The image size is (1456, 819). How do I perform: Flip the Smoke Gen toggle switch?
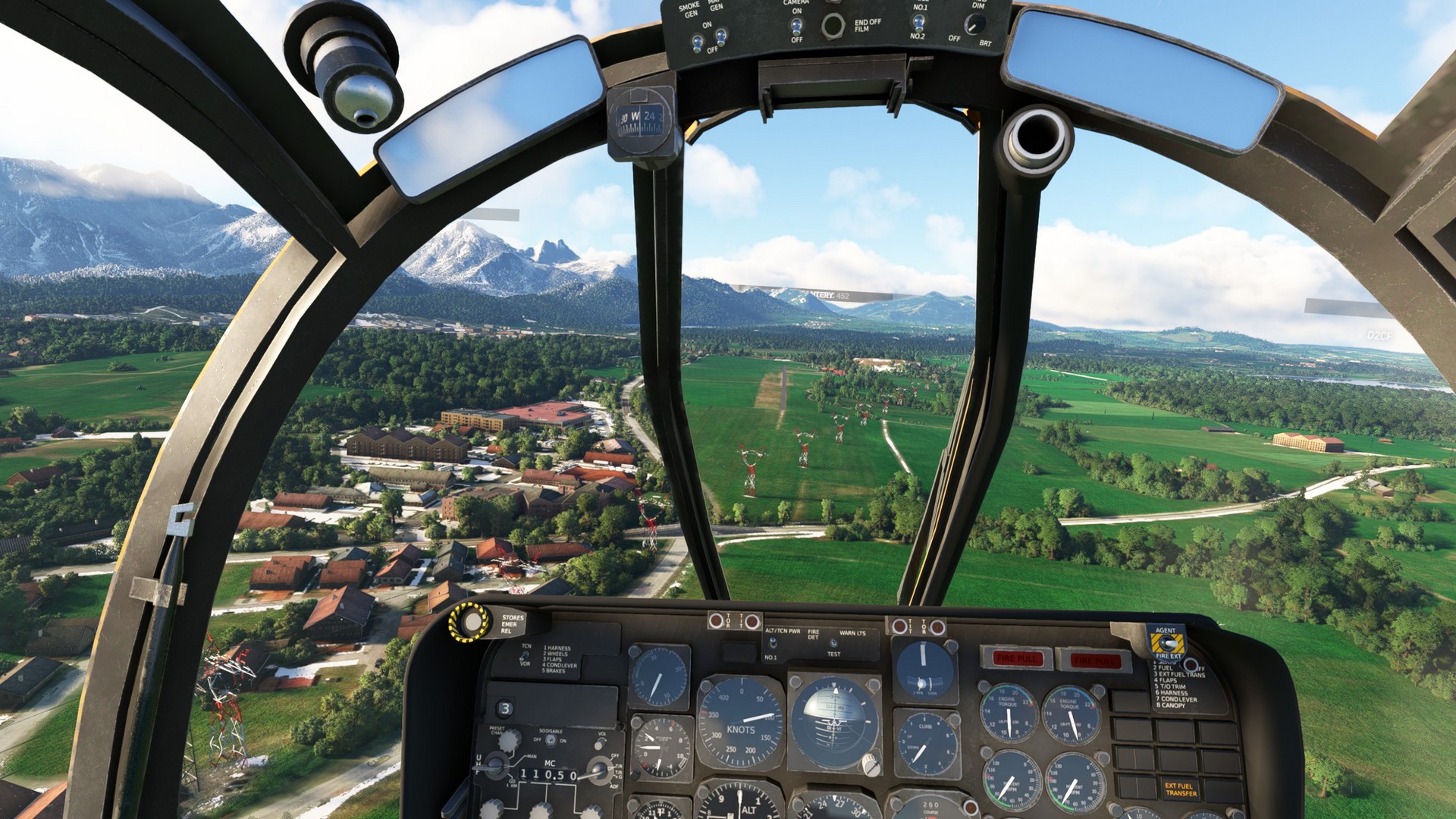[x=697, y=42]
